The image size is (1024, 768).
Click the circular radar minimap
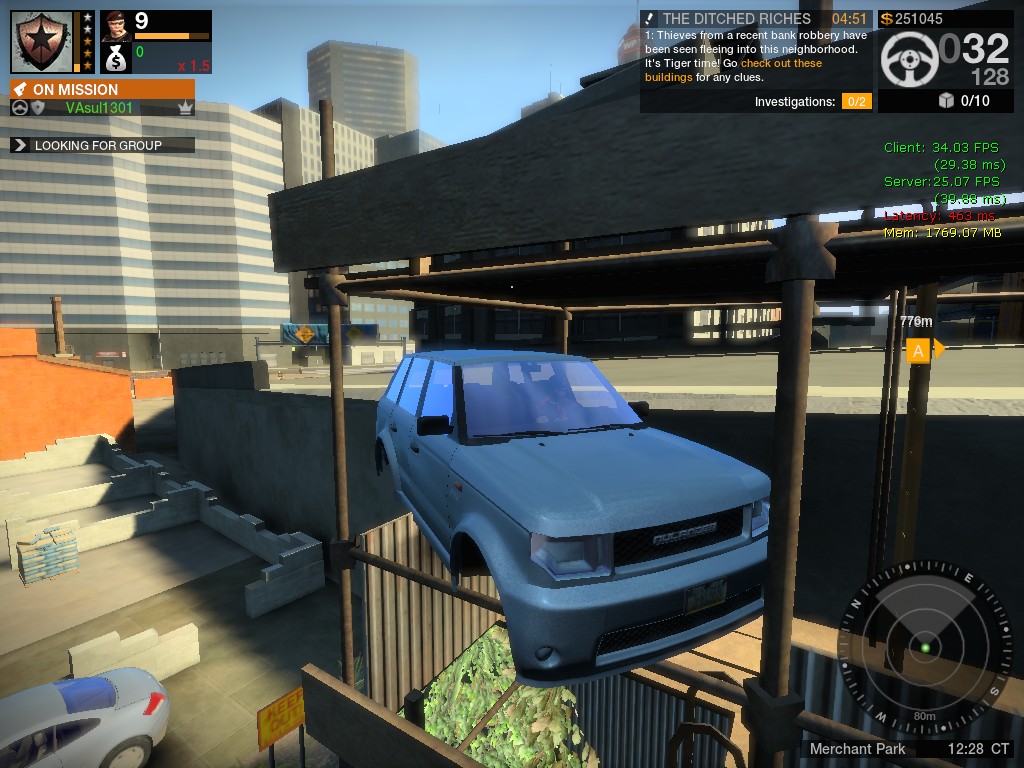[x=924, y=649]
